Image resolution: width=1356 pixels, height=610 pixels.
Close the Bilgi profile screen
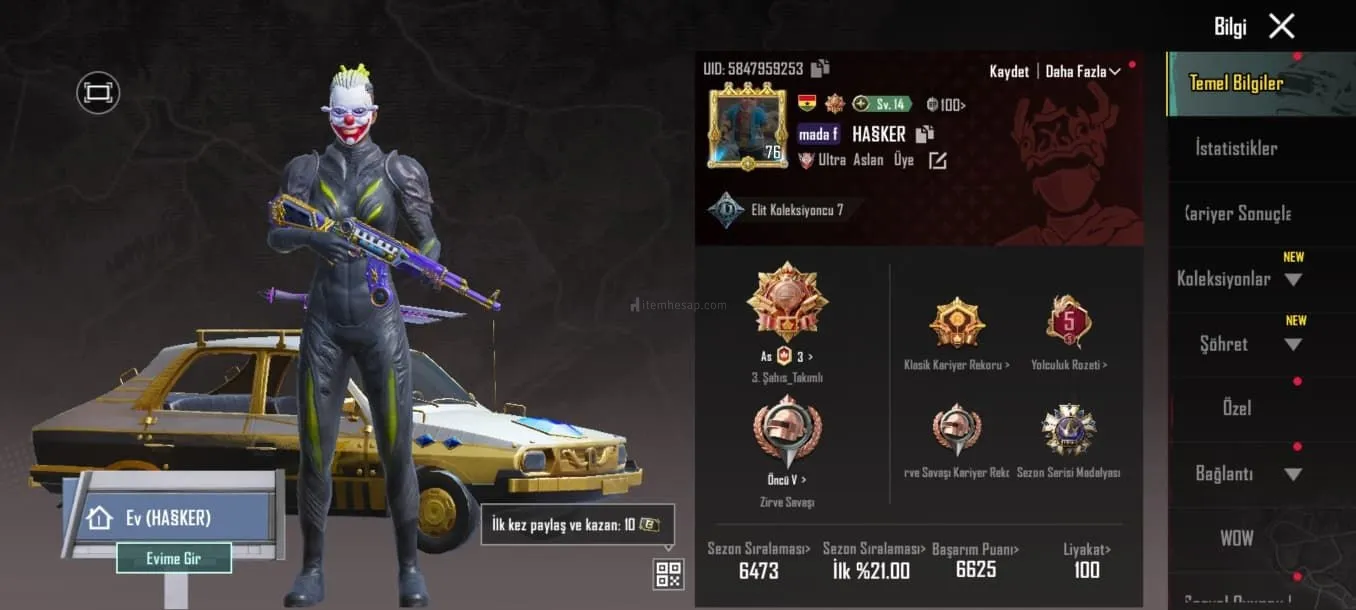point(1281,27)
